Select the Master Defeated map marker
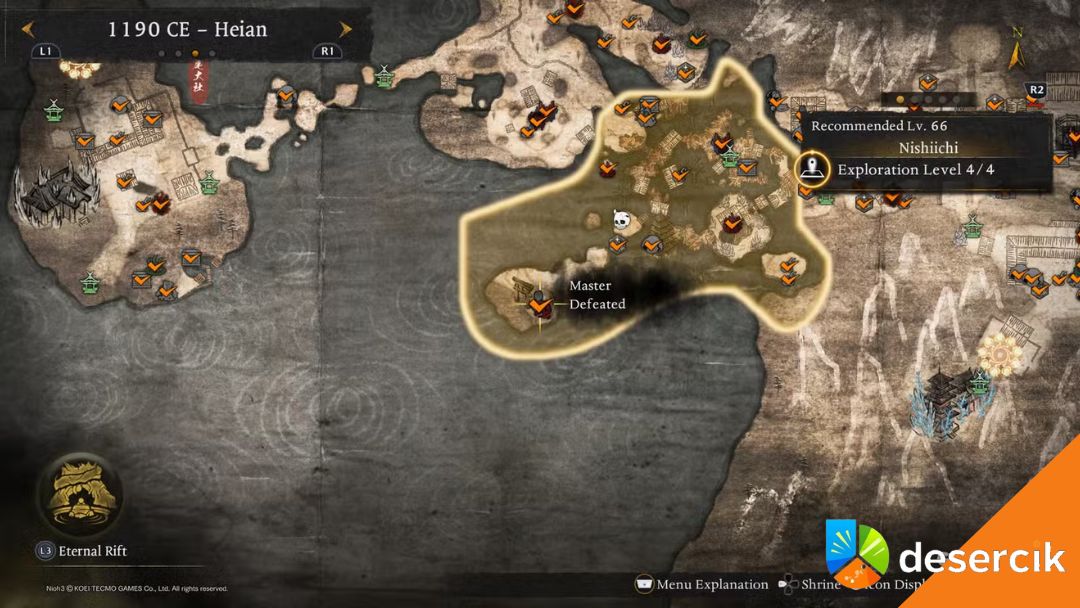Viewport: 1080px width, 608px height. tap(540, 300)
